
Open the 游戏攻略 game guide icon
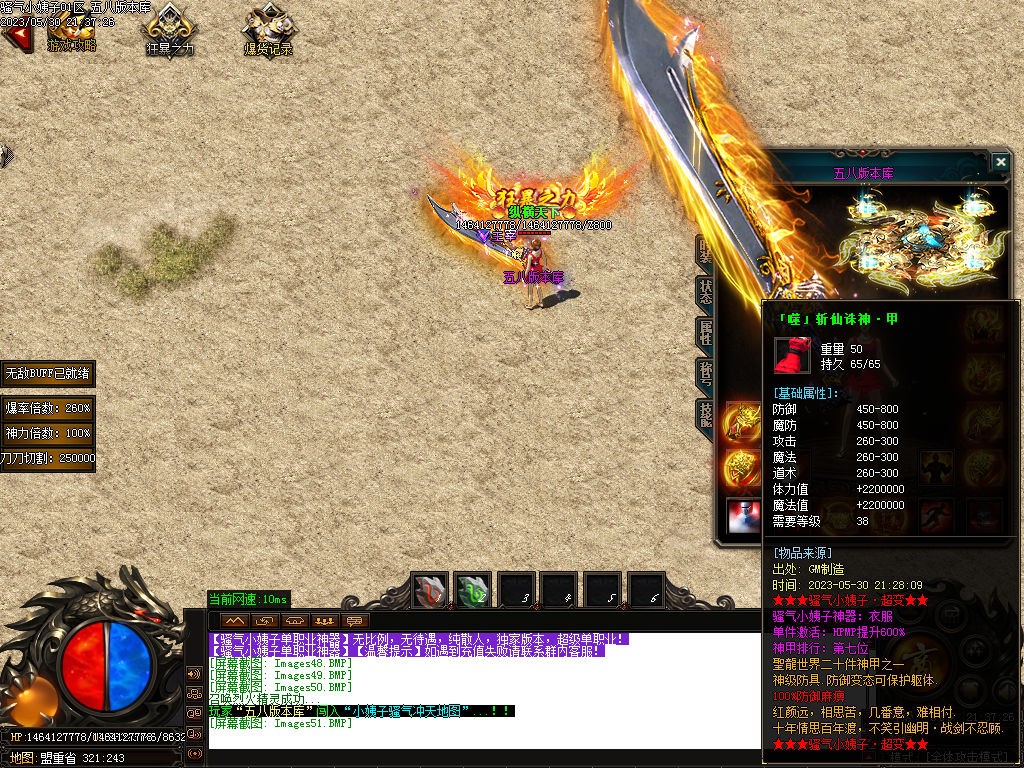72,30
